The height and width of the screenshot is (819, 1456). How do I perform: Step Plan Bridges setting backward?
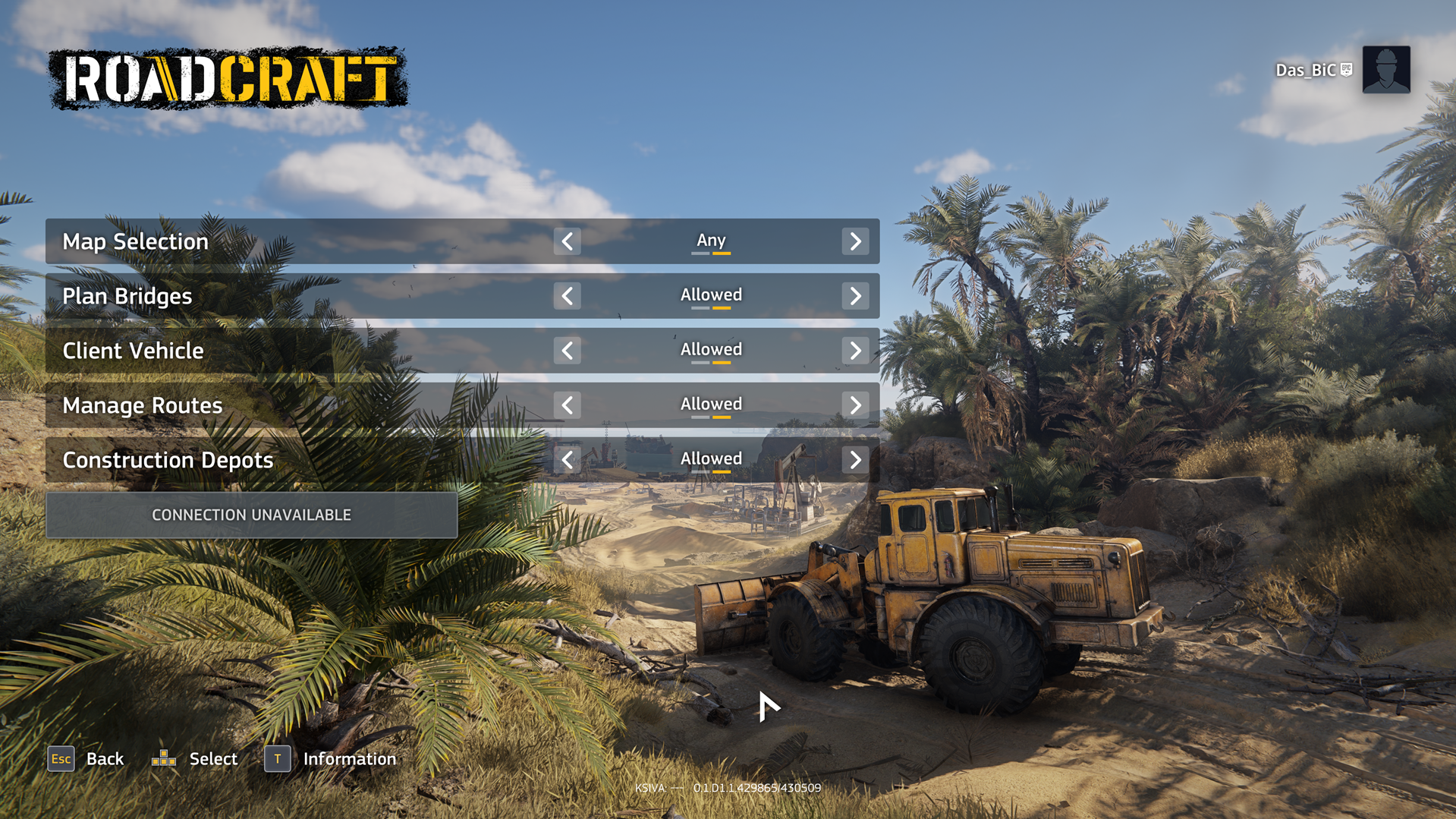[x=567, y=296]
